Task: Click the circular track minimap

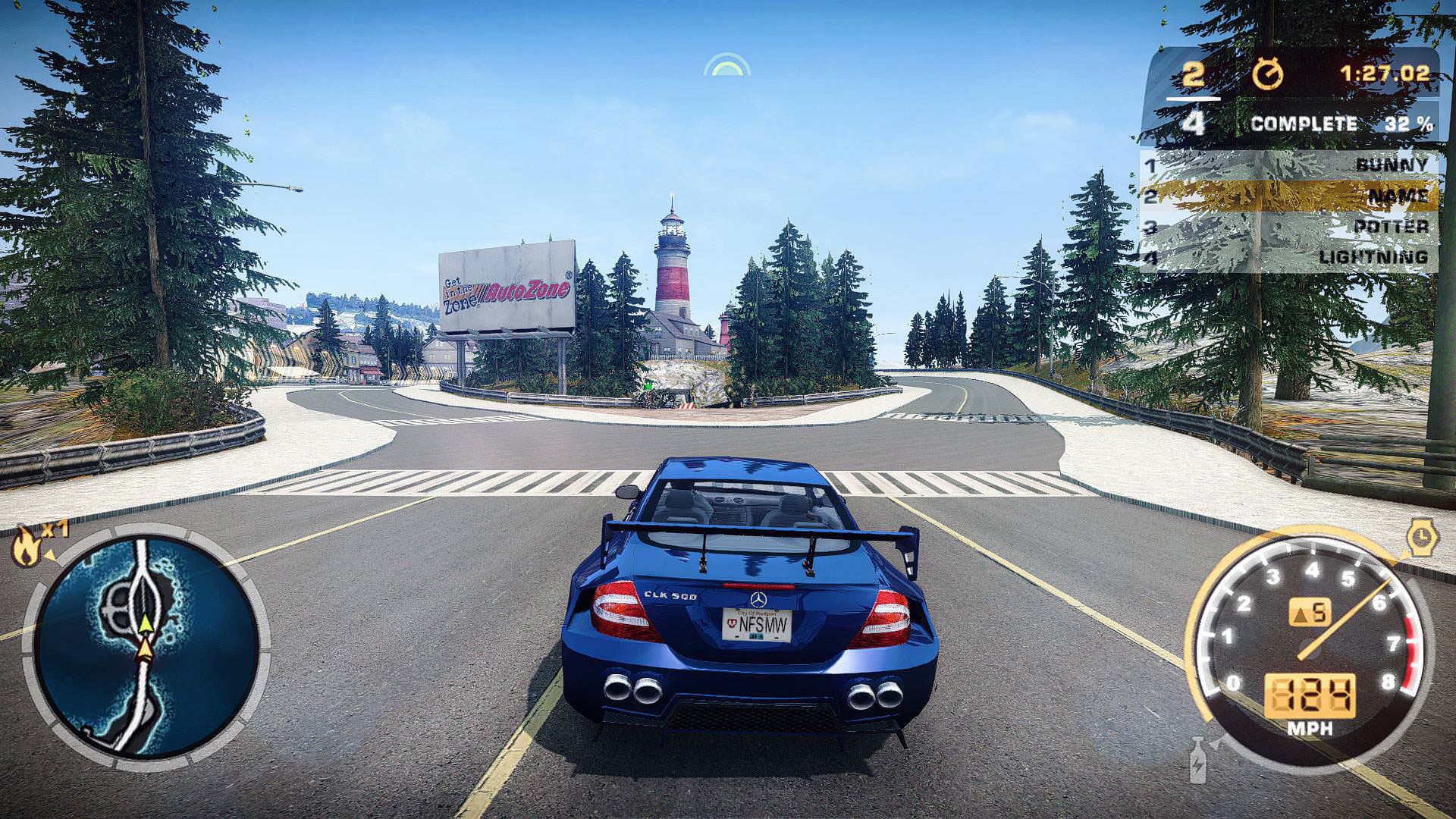Action: pos(146,645)
